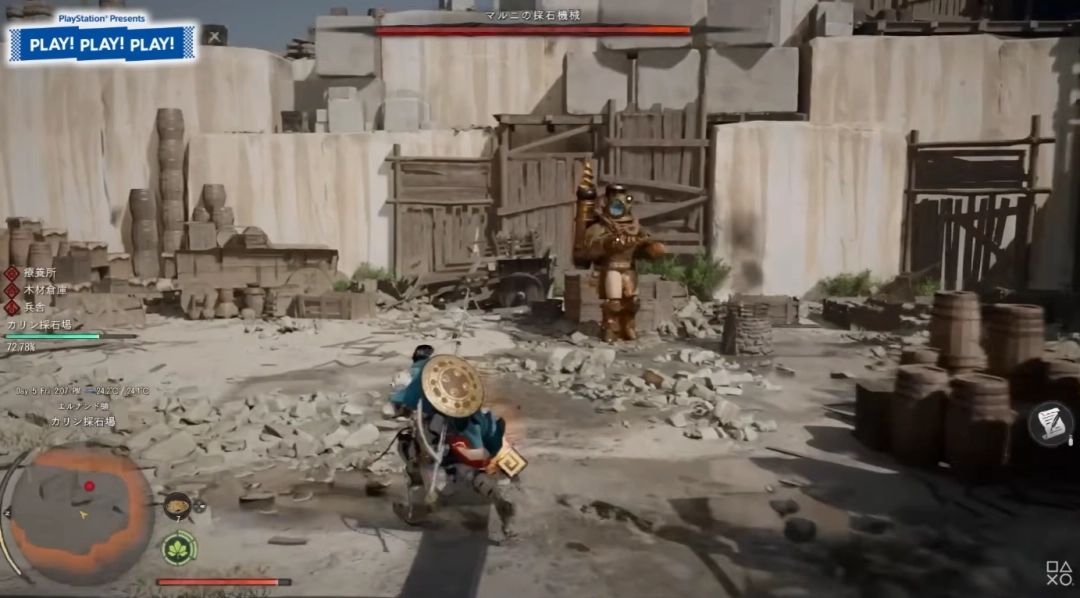Click the PLAY! PLAY! PLAY! banner
The width and height of the screenshot is (1080, 598).
coord(102,44)
